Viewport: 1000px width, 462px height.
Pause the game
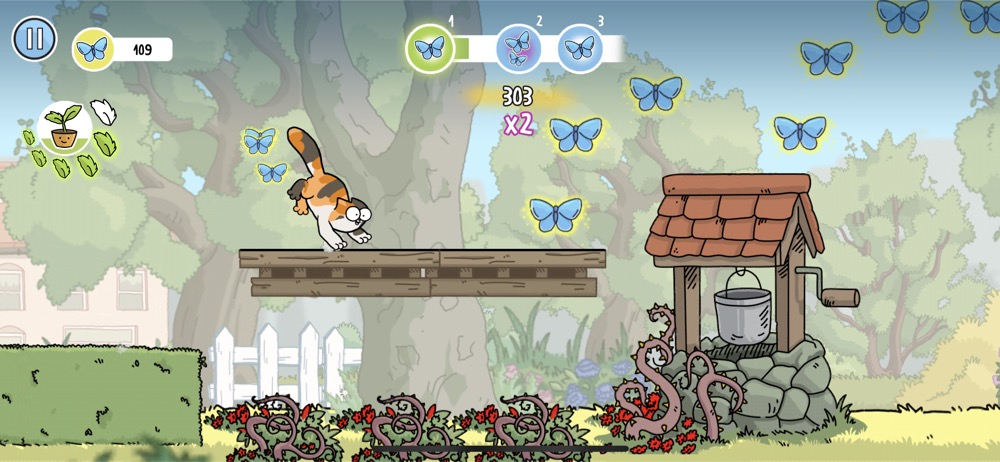tap(34, 39)
